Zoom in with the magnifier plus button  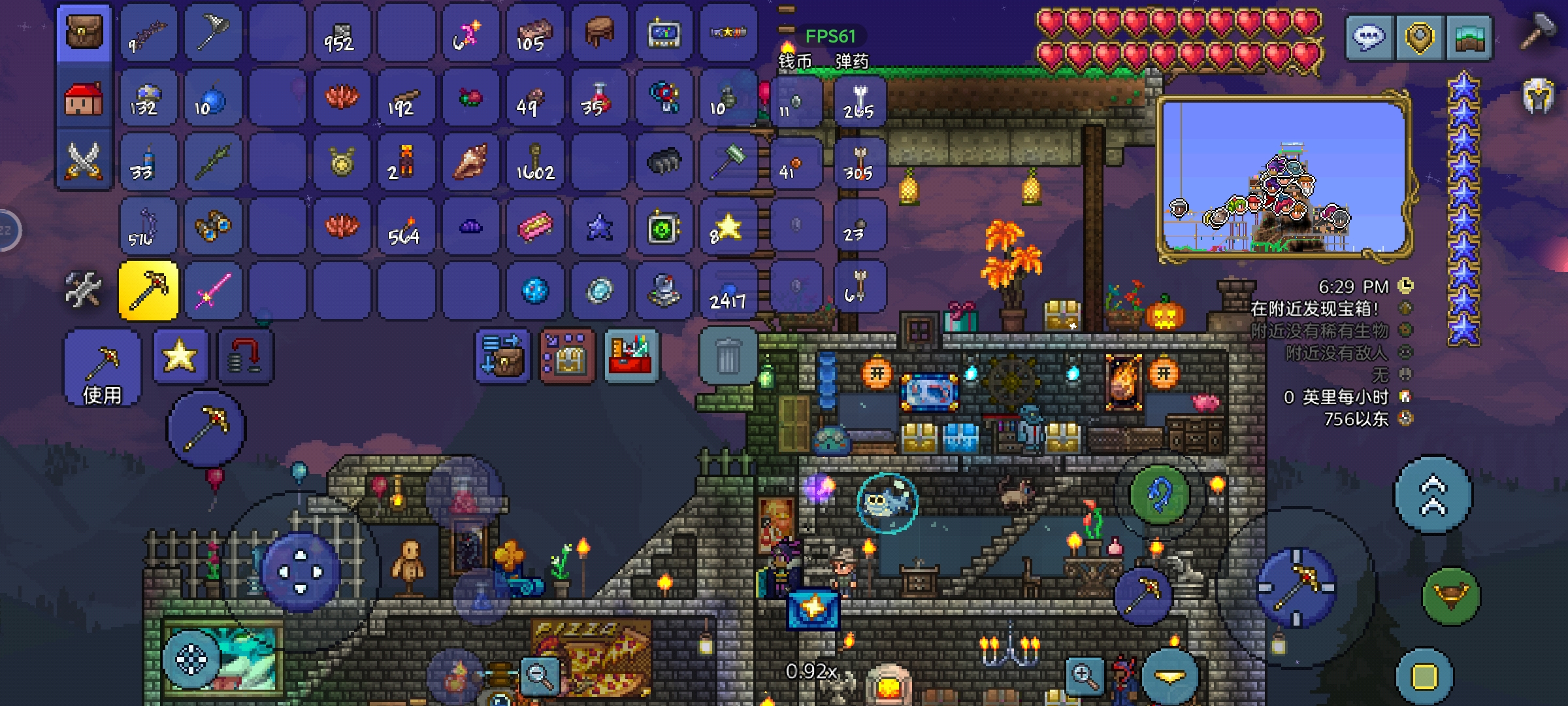point(1084,677)
